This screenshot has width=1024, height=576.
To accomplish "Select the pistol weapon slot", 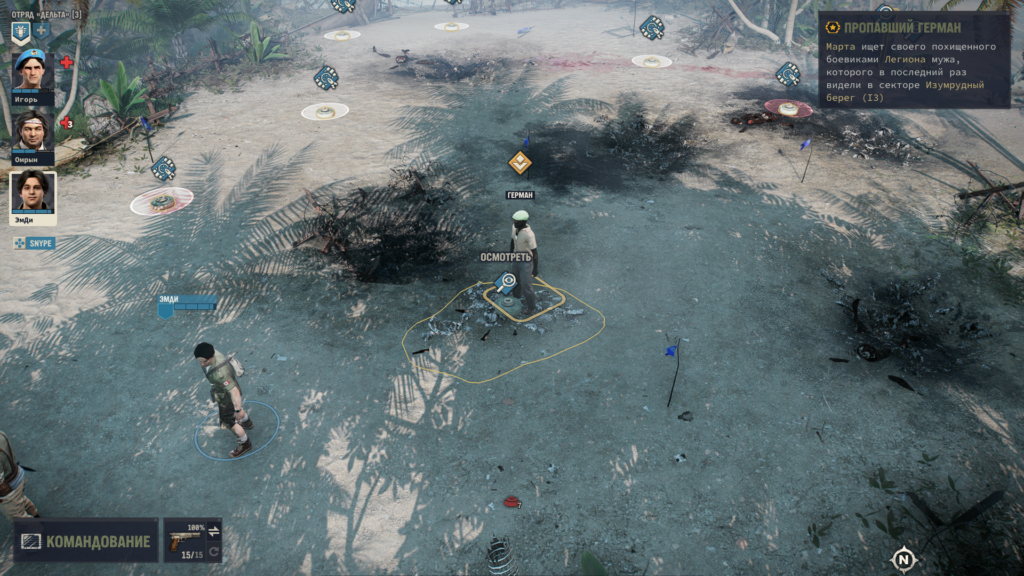I will click(x=186, y=540).
